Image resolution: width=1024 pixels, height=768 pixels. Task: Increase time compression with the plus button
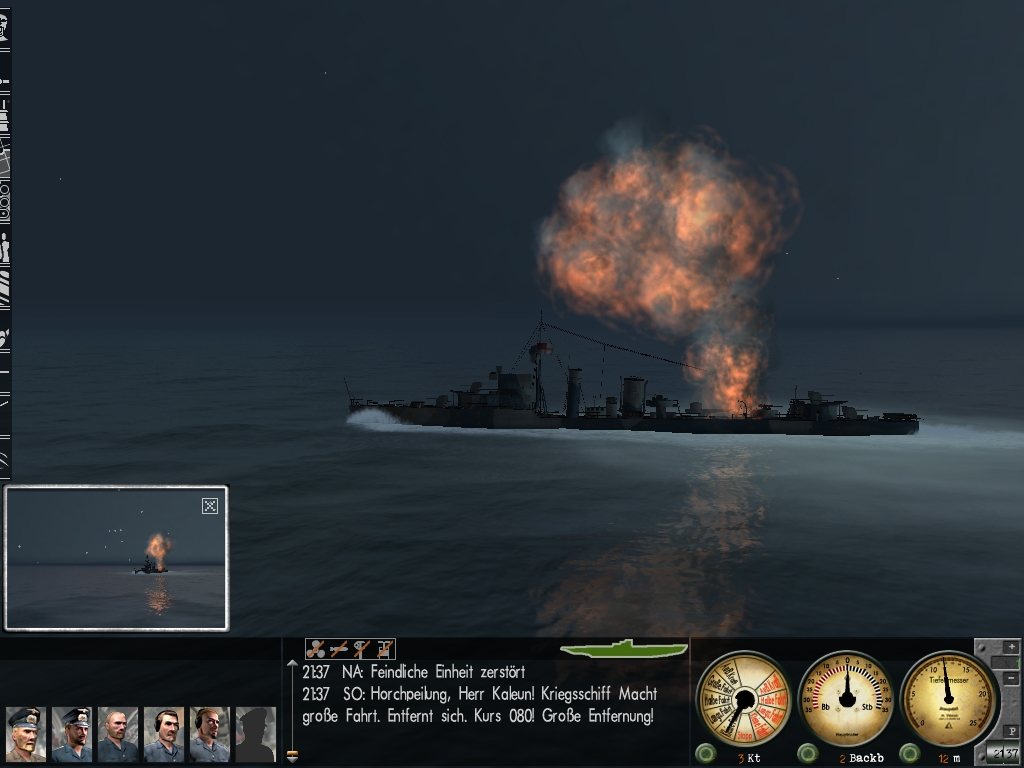click(x=1011, y=647)
